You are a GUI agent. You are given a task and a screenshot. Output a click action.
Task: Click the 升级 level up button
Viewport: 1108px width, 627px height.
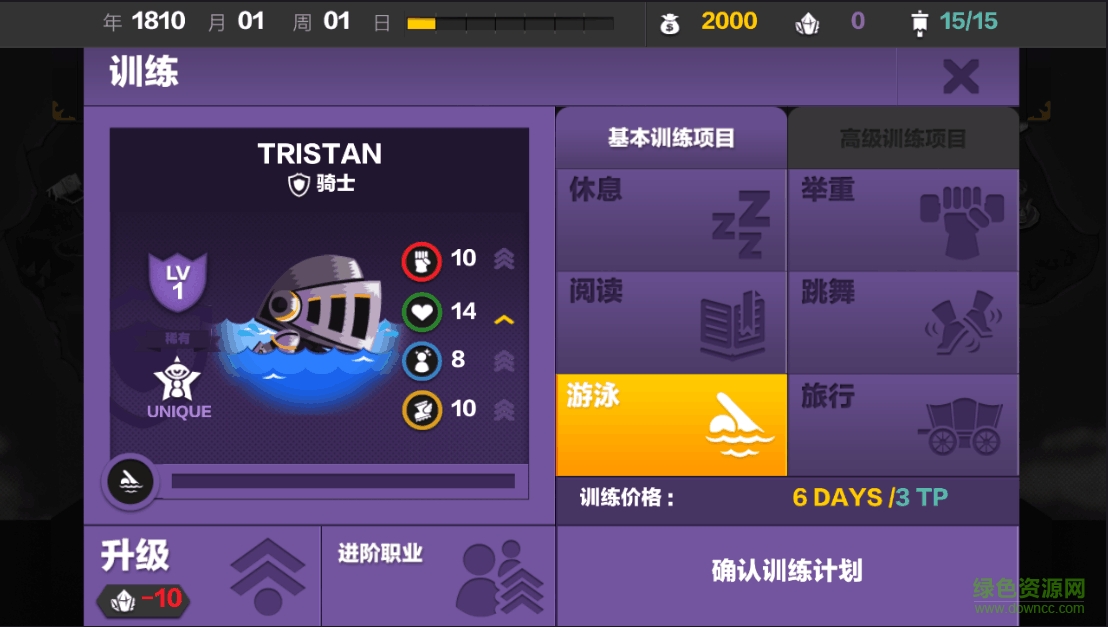pos(202,575)
